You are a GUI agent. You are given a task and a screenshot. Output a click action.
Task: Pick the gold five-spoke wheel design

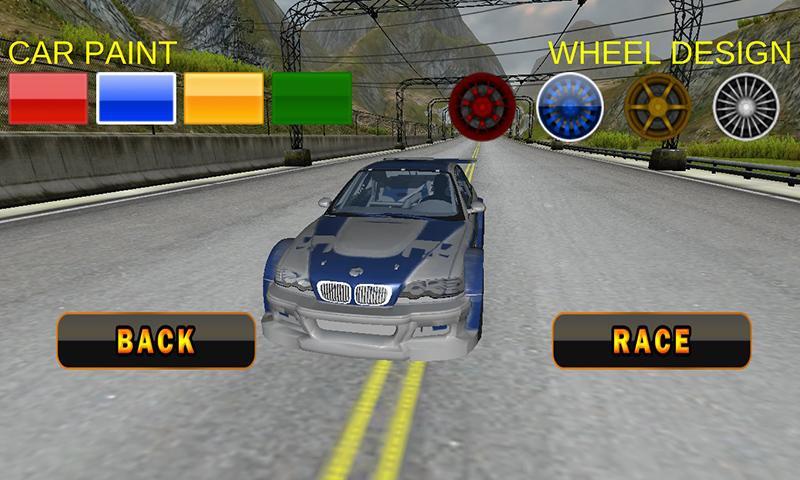[x=657, y=105]
